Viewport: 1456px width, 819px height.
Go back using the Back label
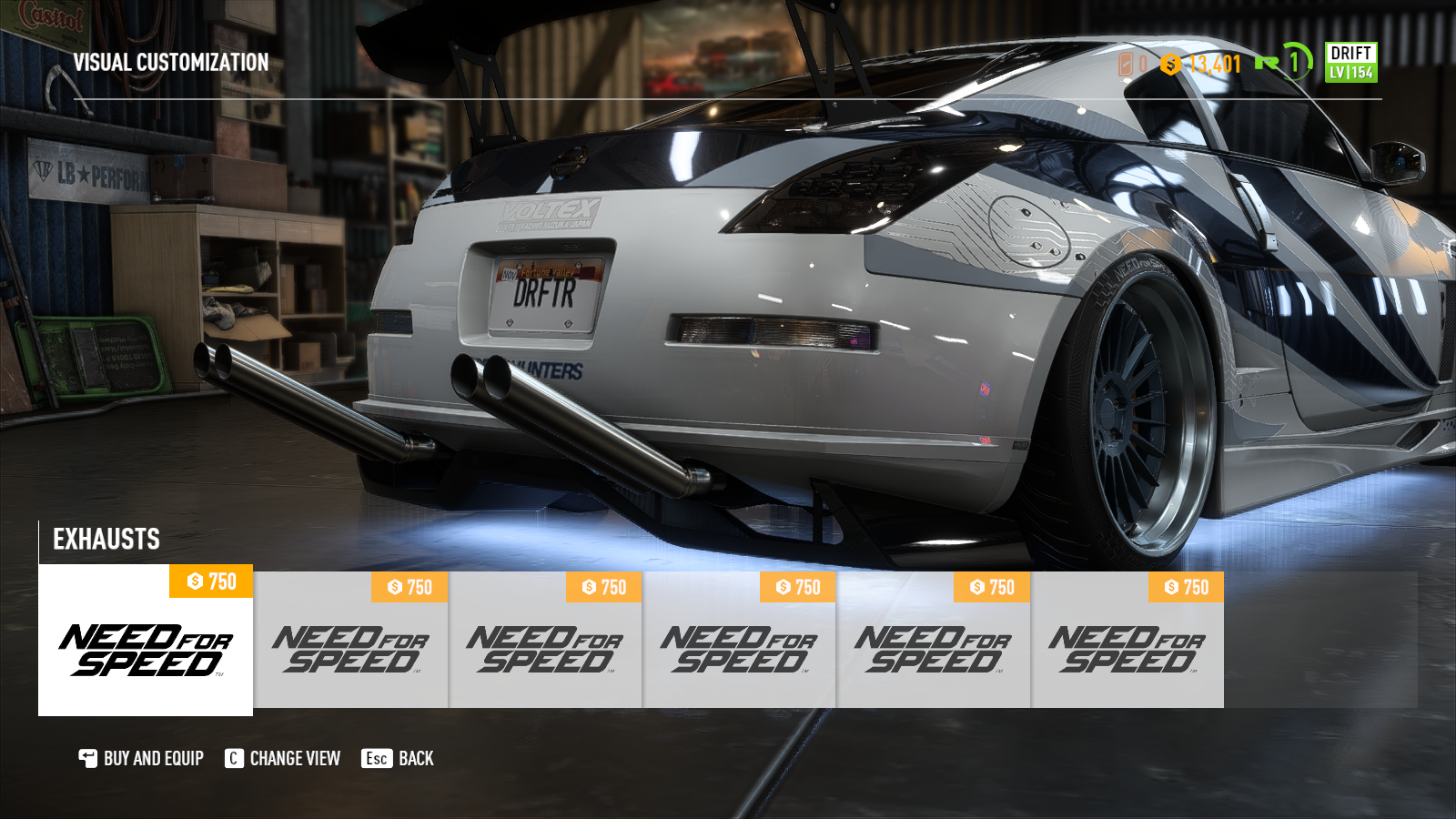point(399,758)
